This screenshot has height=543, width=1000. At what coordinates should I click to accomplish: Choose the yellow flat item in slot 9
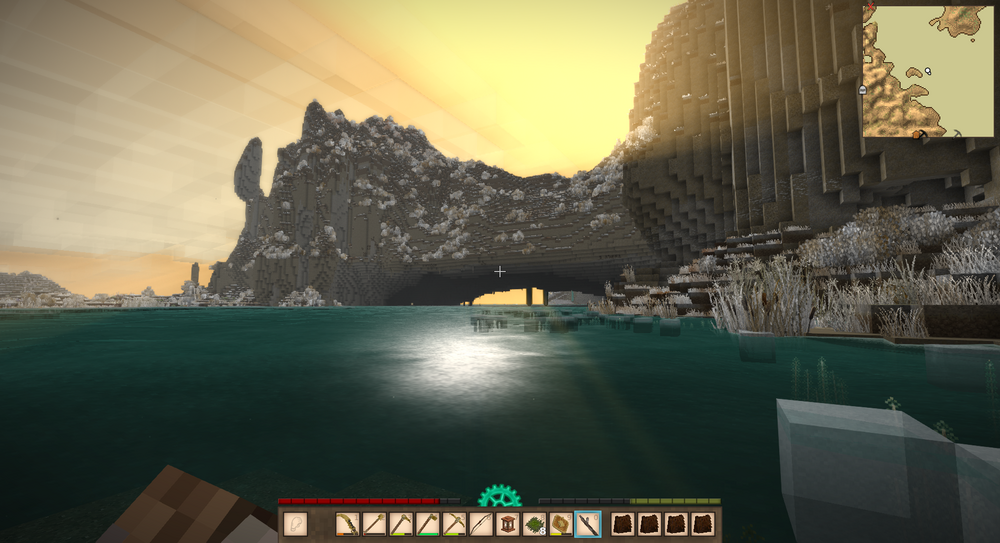click(x=561, y=524)
